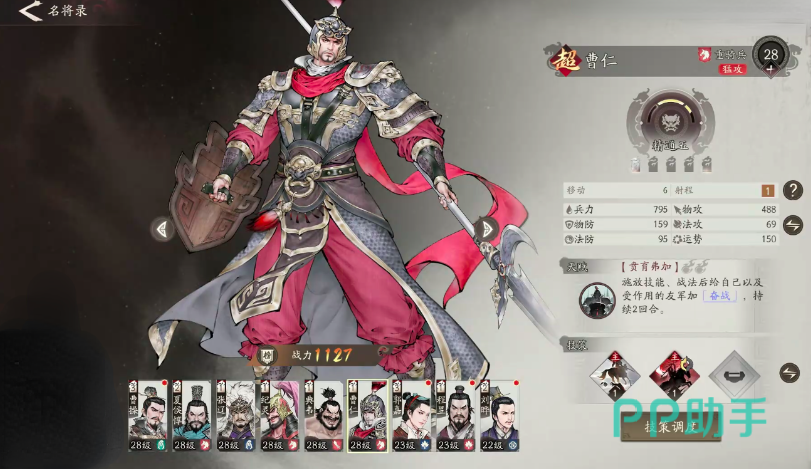Select the empty locked skill slot

tap(735, 375)
